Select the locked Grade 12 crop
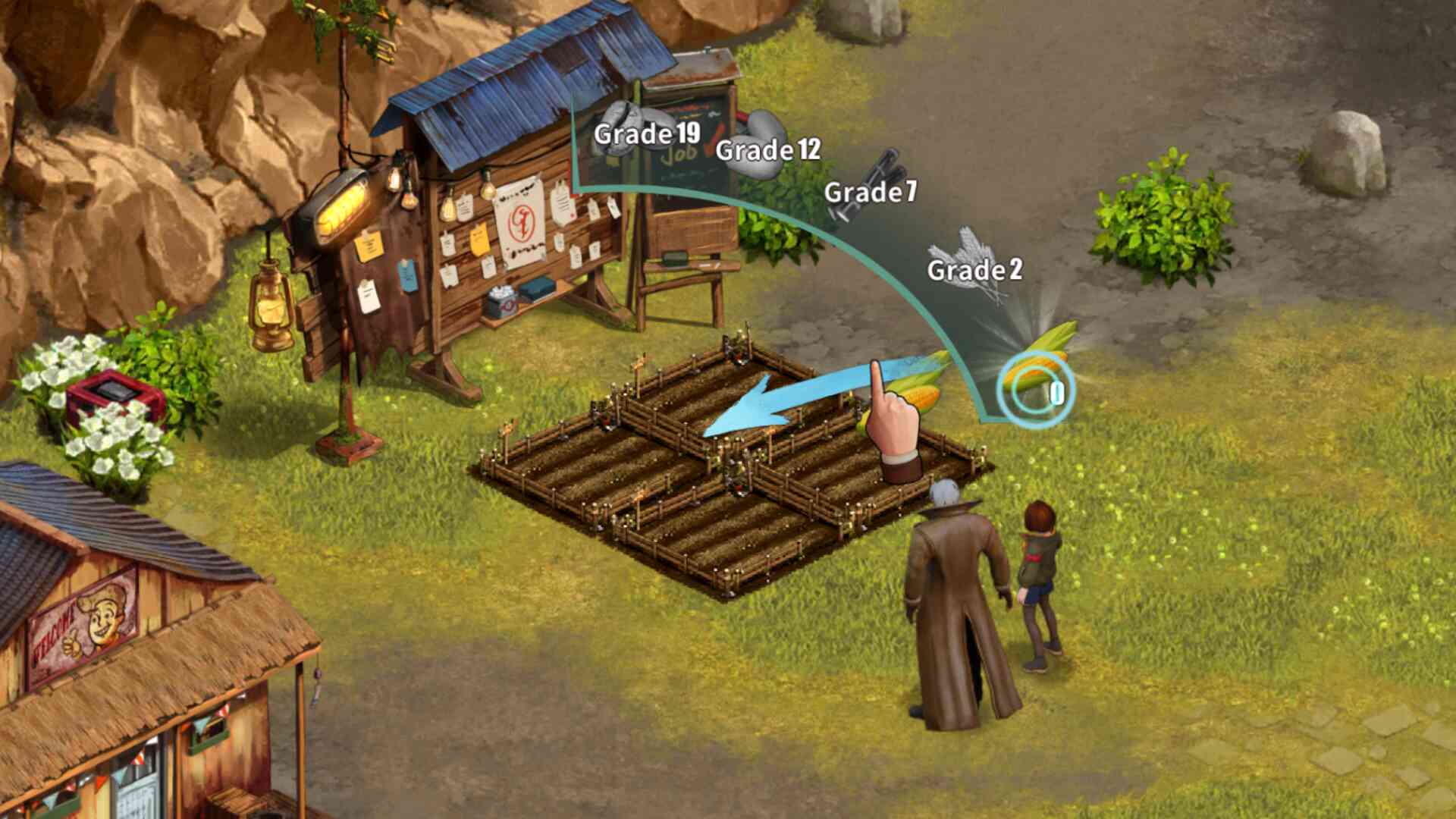The image size is (1456, 819). [766, 146]
